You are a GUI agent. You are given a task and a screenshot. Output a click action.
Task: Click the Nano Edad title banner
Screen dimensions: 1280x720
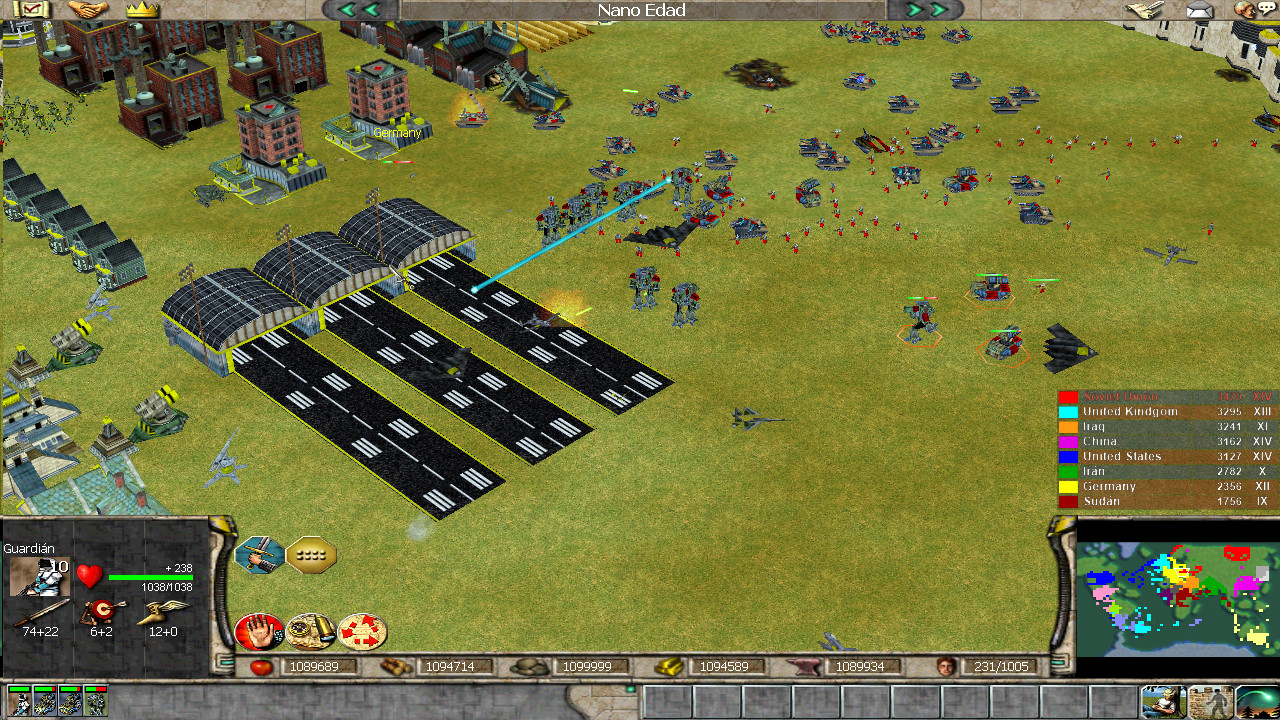tap(640, 10)
